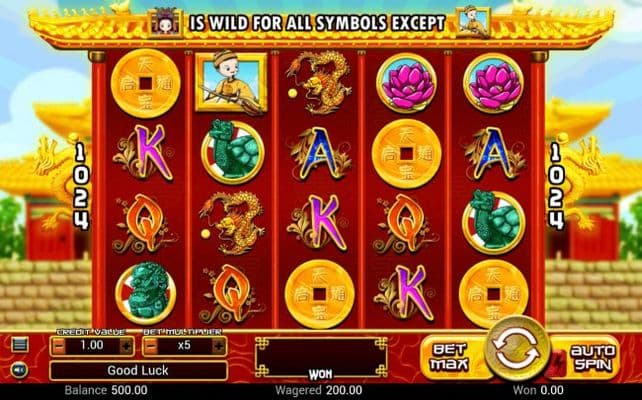Increase the credit value

[x=126, y=345]
